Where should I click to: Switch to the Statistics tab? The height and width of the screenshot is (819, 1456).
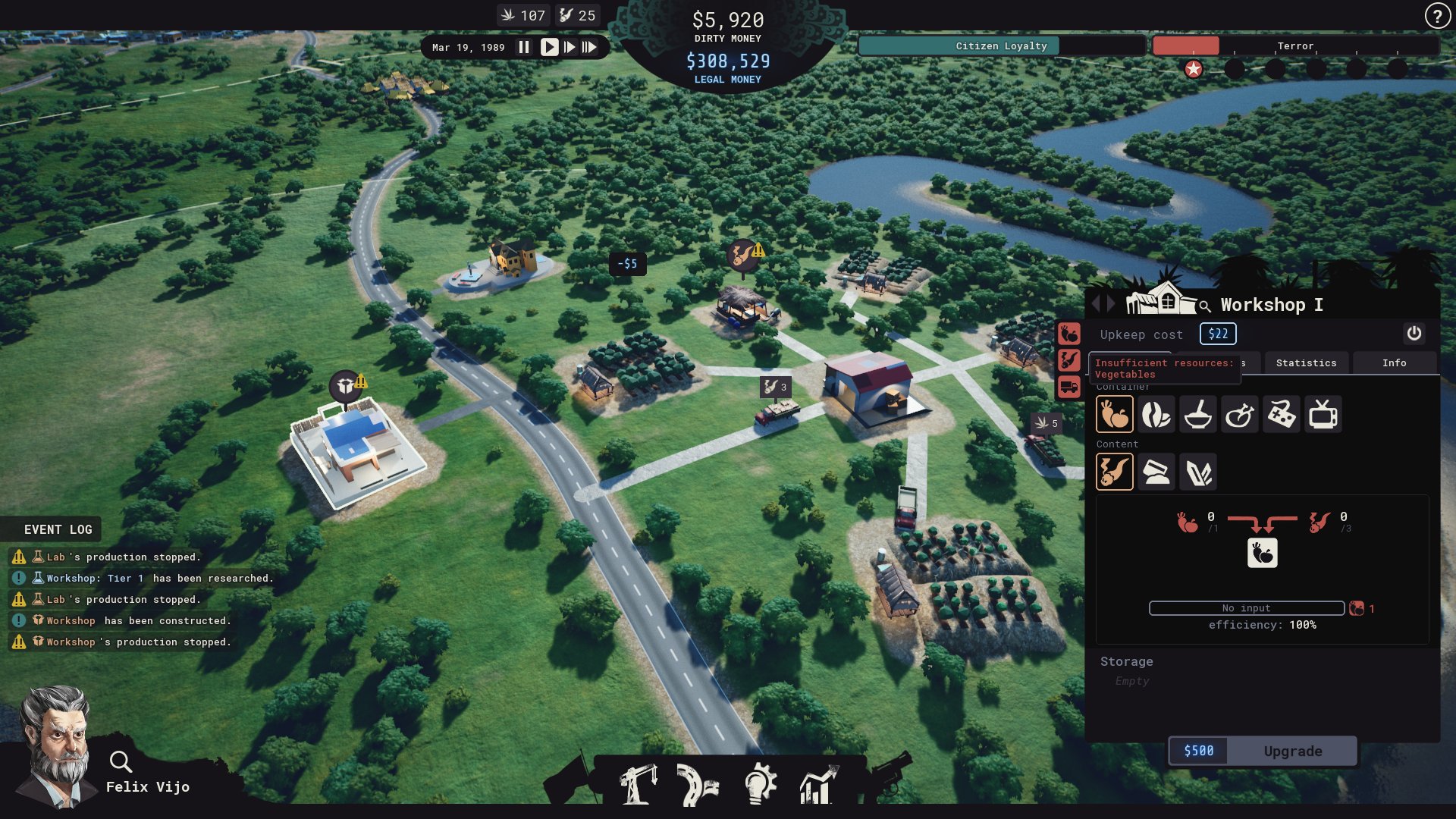coord(1306,362)
